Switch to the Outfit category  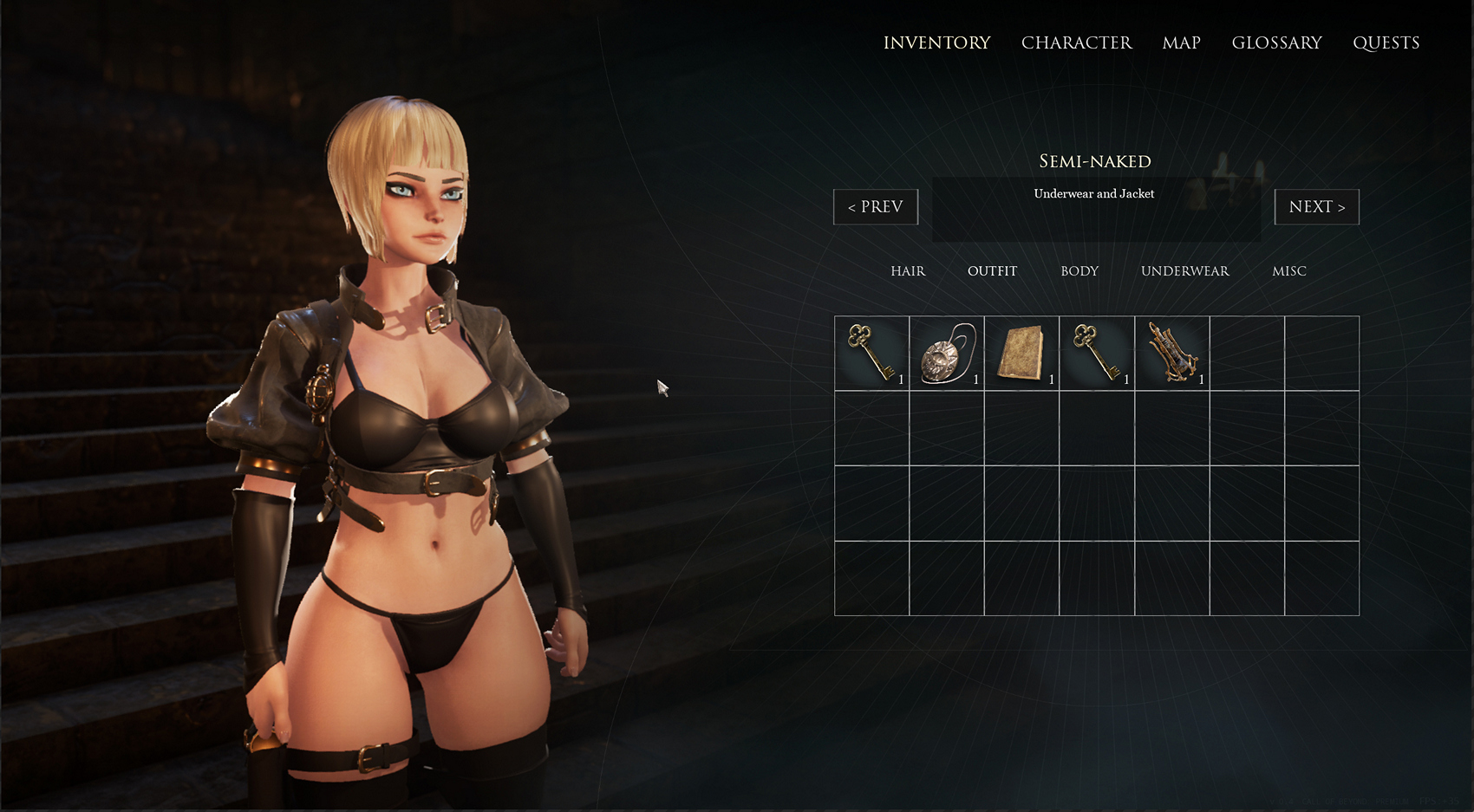point(992,271)
